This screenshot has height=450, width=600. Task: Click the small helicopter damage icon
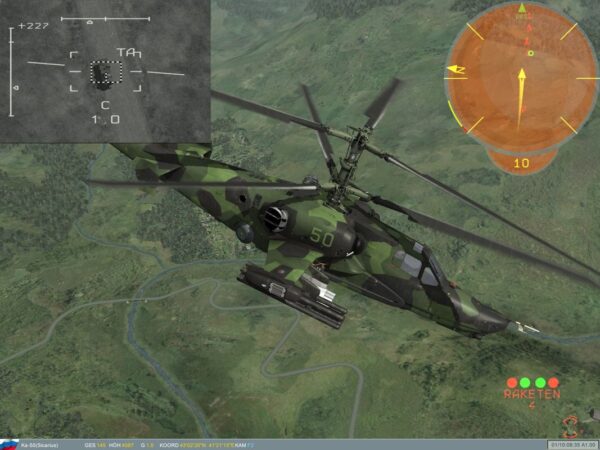pos(571,425)
